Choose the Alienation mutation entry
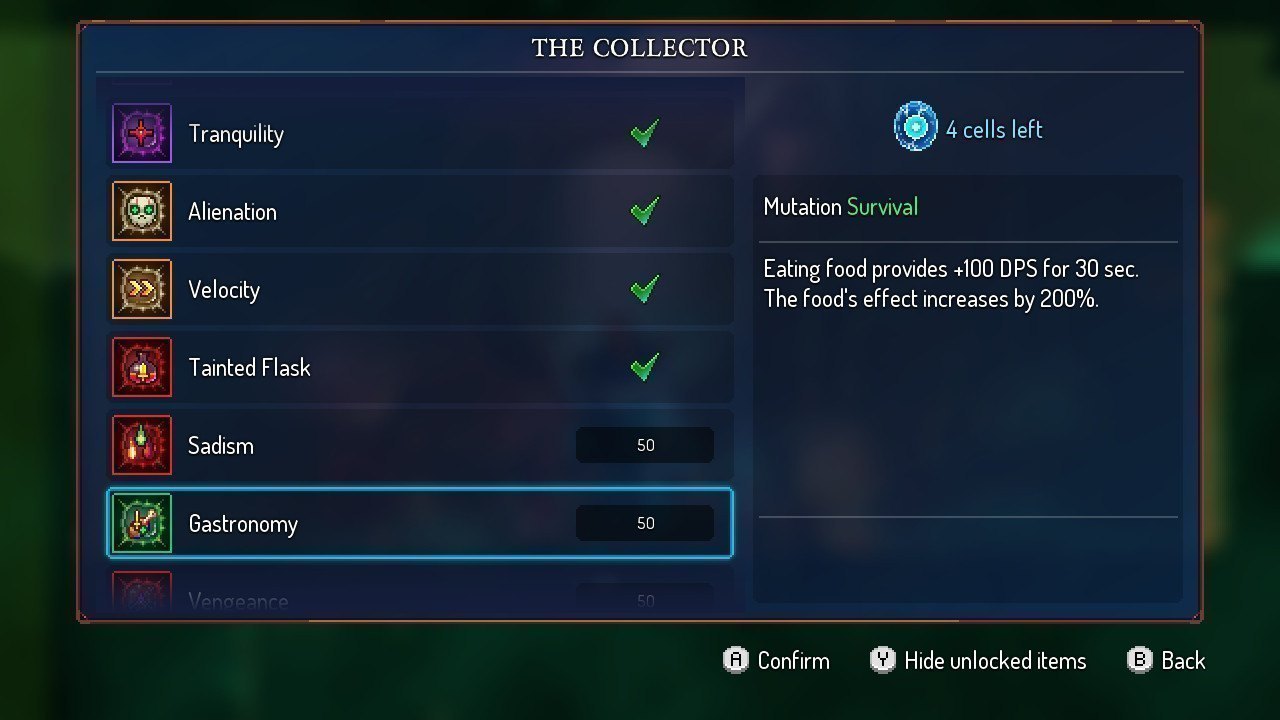 [420, 212]
